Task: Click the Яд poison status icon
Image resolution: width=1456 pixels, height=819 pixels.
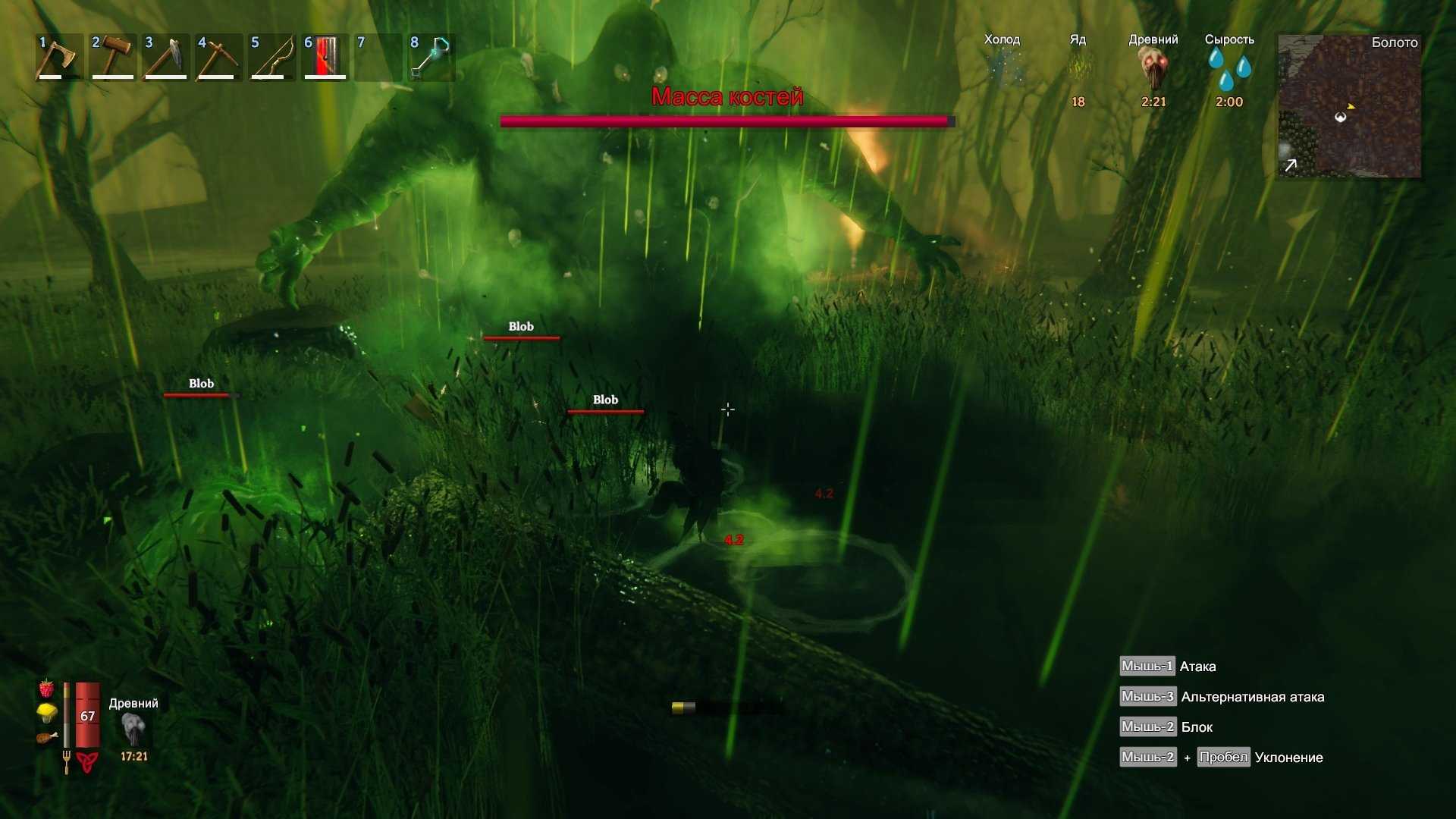Action: (x=1078, y=70)
